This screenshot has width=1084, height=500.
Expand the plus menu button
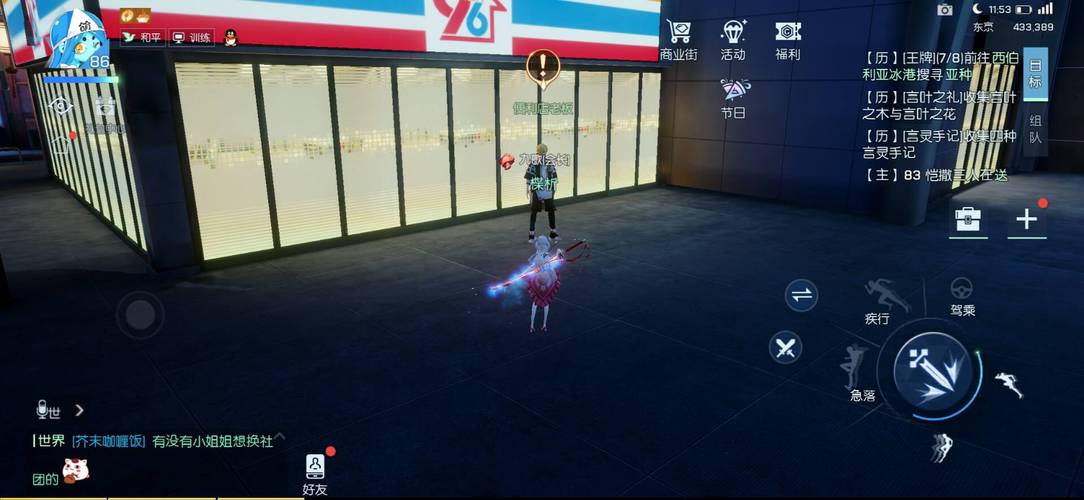(x=1027, y=220)
